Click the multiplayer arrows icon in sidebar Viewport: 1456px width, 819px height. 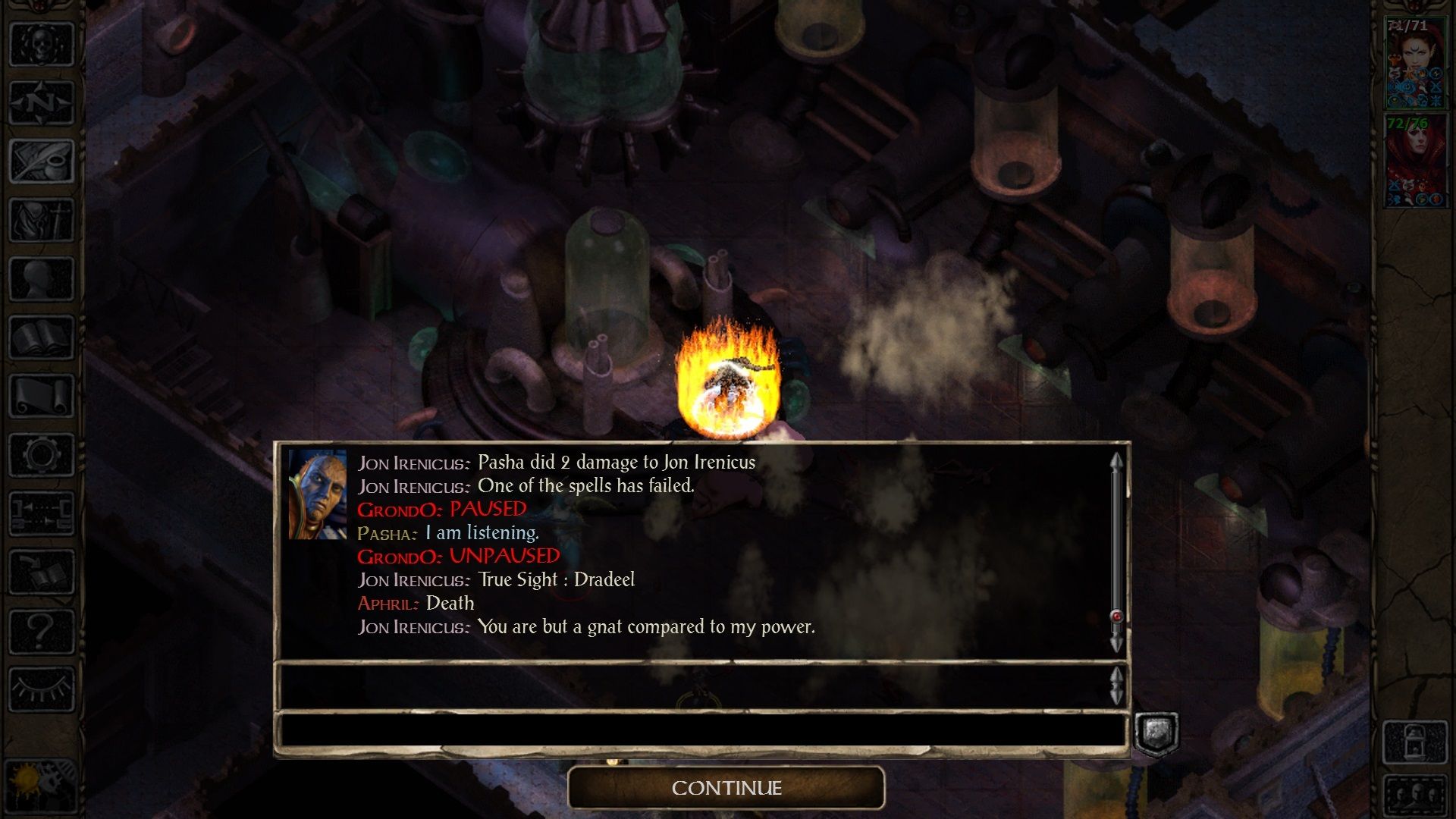(42, 513)
